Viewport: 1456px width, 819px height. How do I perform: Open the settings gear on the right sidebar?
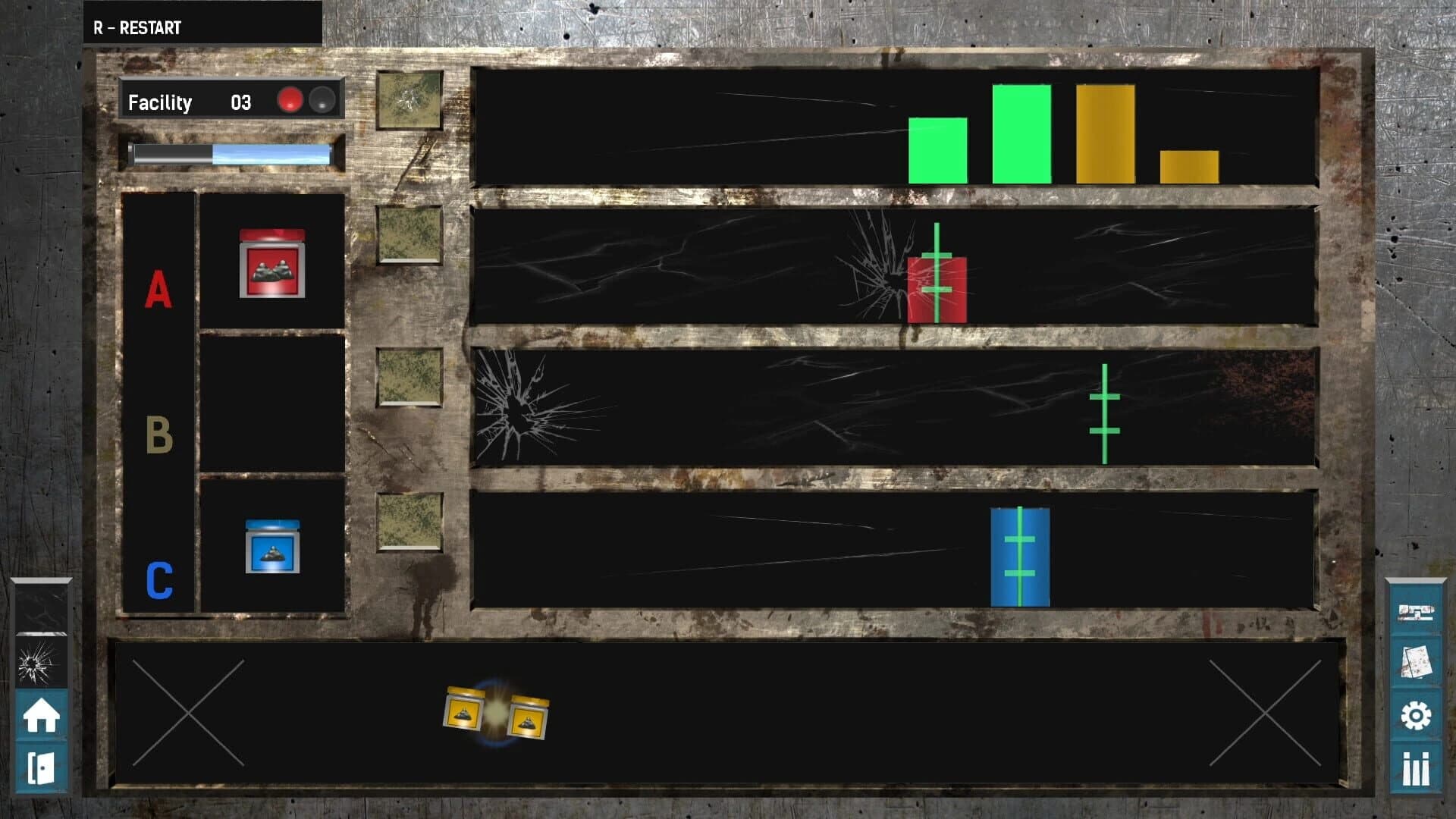(x=1417, y=712)
